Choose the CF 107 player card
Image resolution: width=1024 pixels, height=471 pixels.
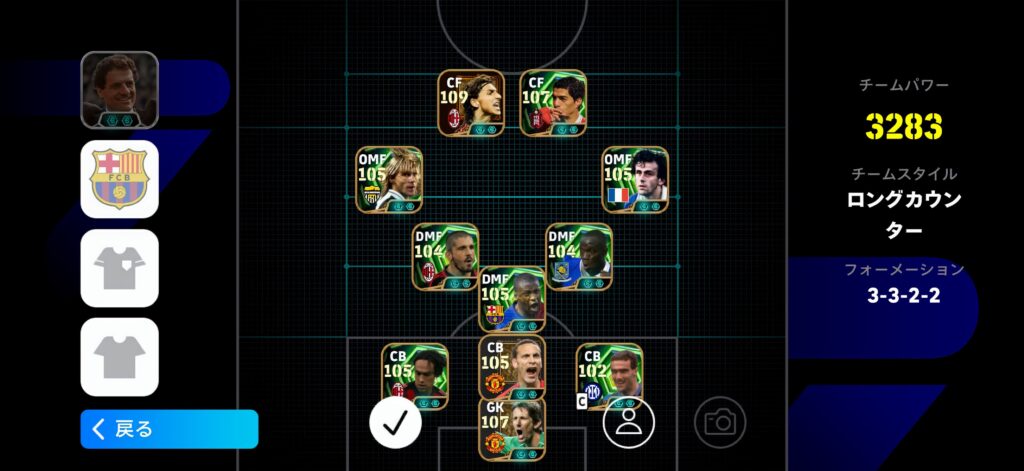coord(553,103)
